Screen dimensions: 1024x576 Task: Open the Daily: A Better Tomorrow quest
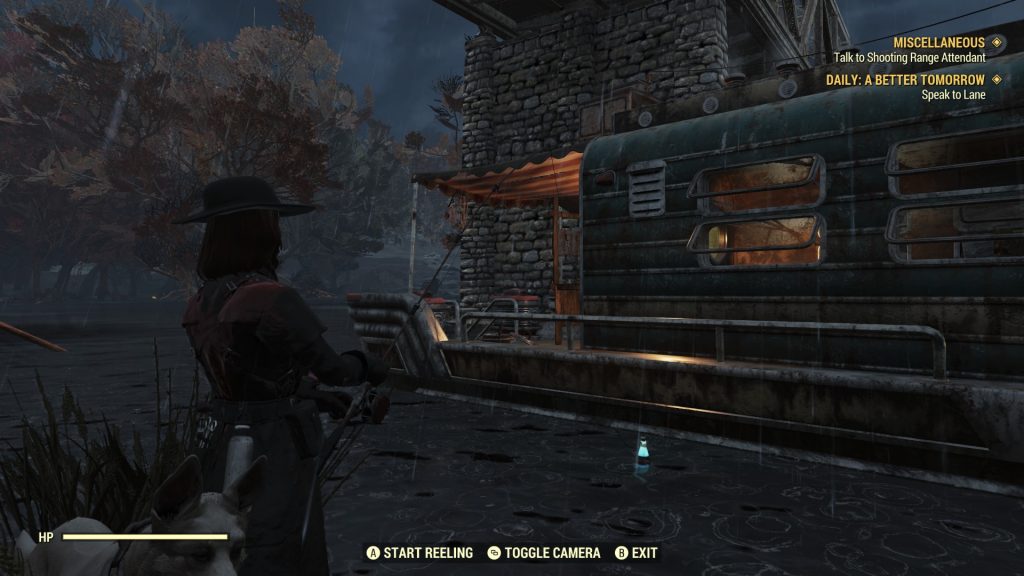pos(905,80)
